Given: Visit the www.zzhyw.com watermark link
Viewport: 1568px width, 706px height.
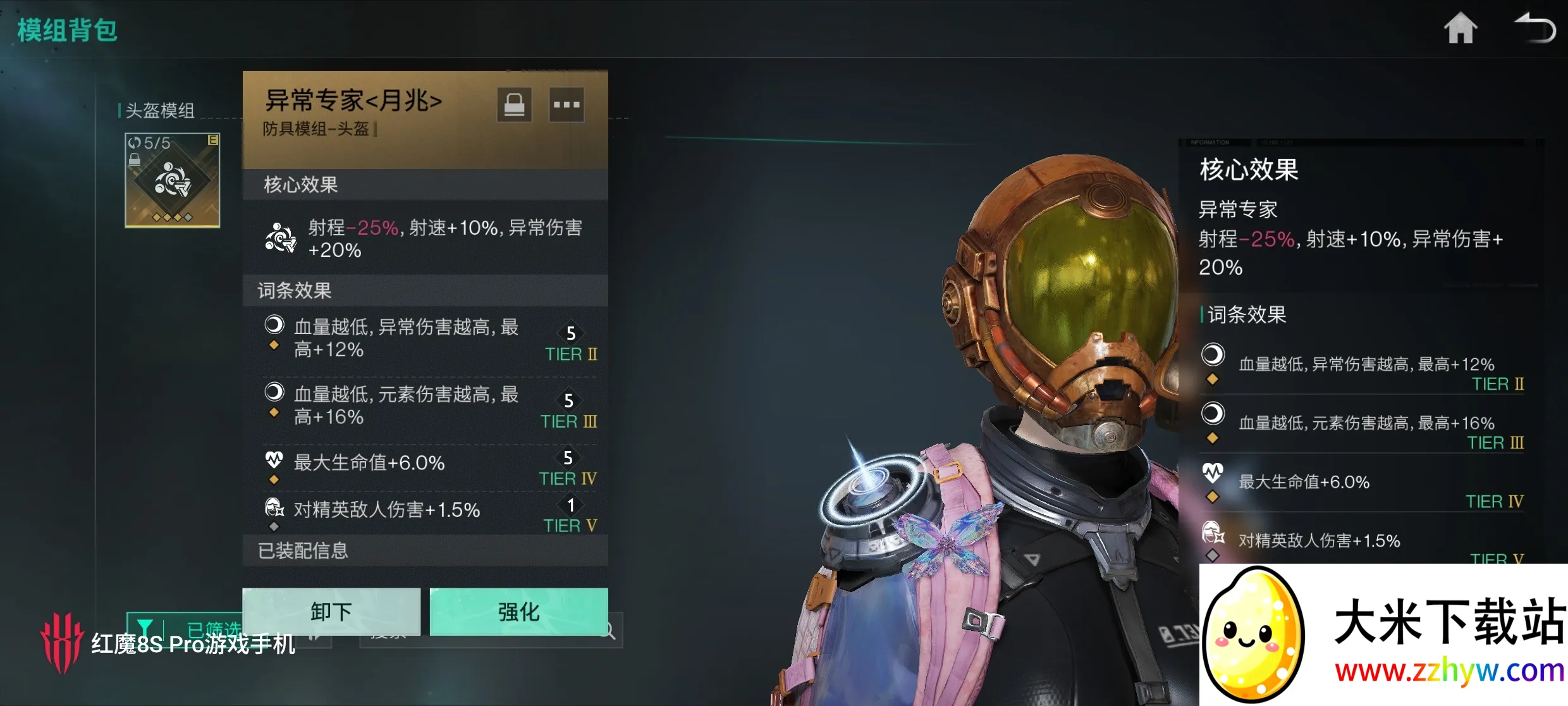Looking at the screenshot, I should (1449, 671).
